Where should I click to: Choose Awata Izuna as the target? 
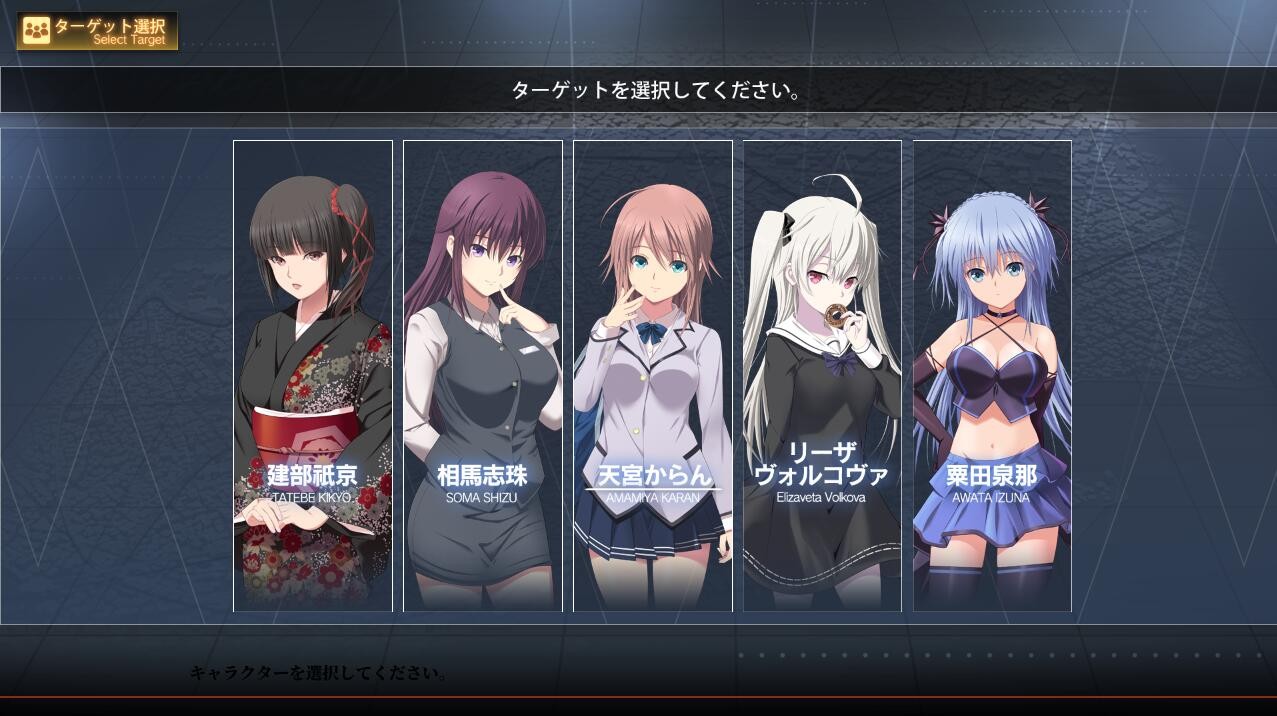tap(992, 376)
